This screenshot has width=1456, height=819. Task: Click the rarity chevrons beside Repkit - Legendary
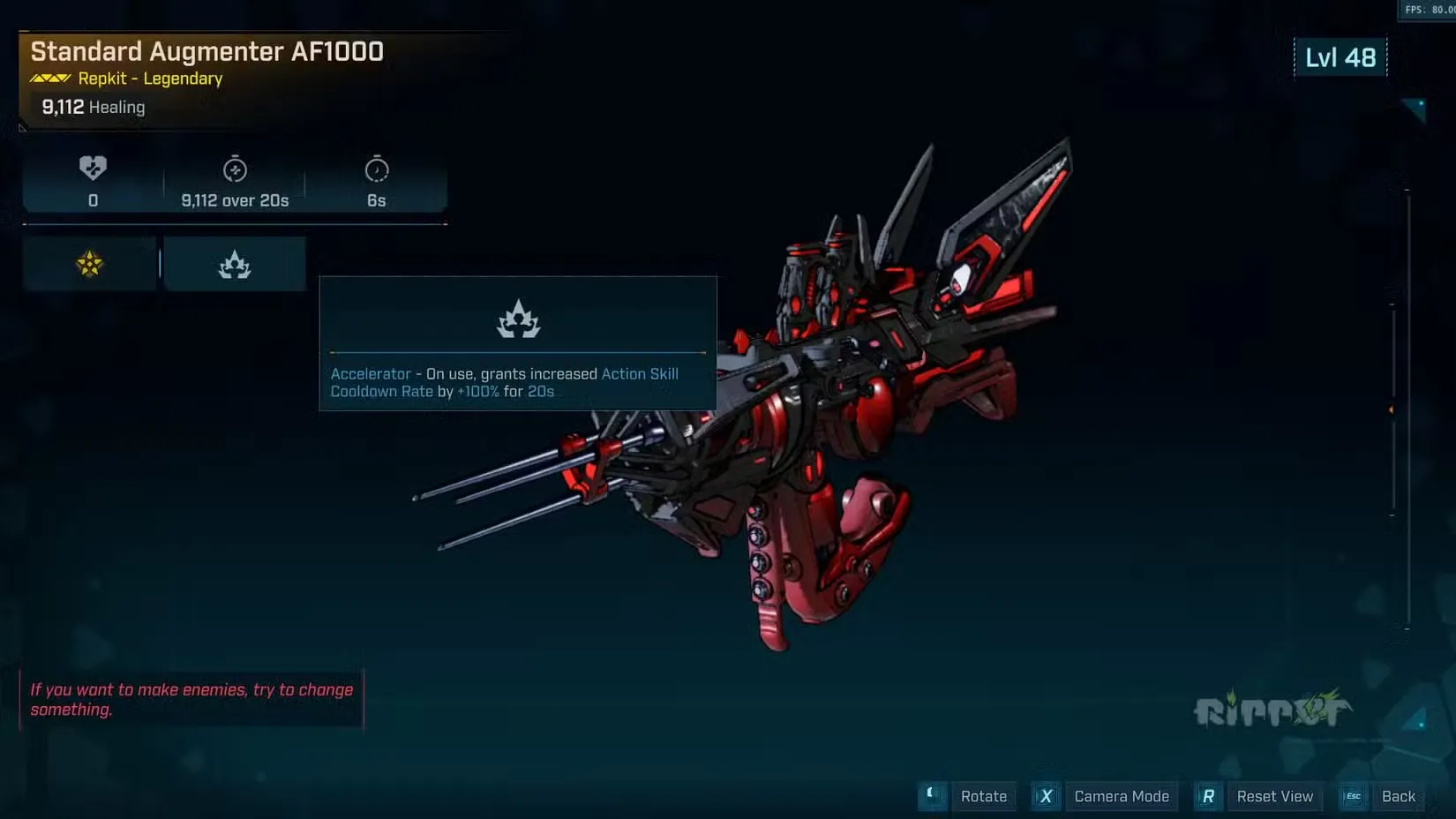(x=49, y=78)
